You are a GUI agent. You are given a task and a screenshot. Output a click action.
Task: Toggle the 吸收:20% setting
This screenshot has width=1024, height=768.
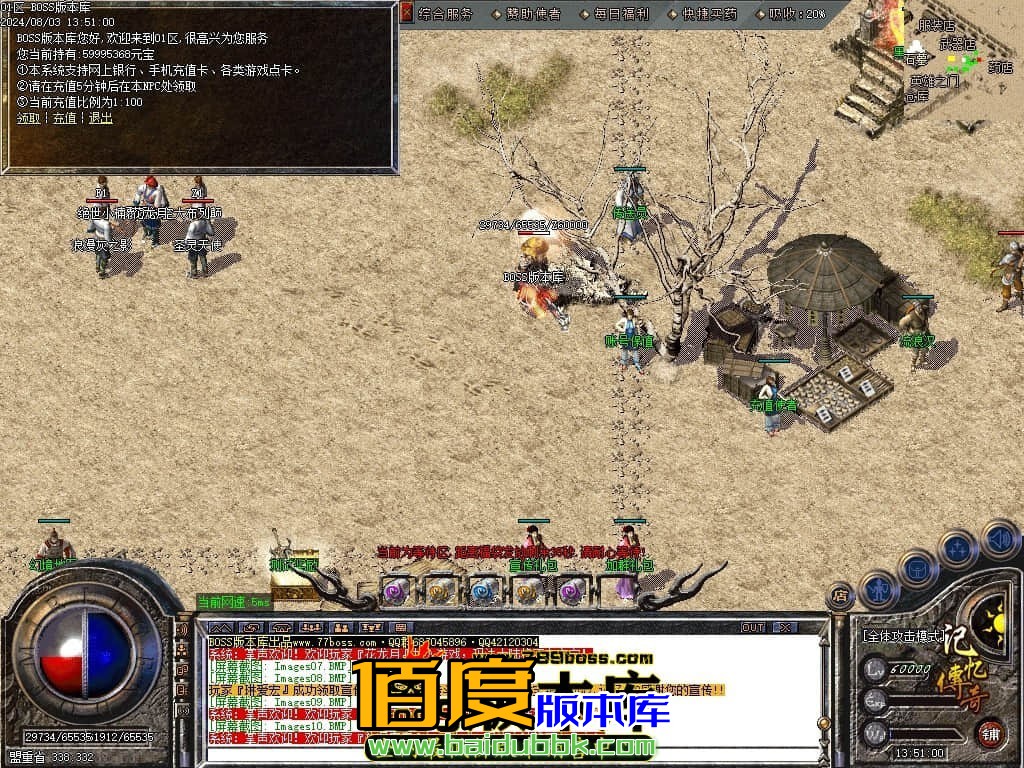point(797,14)
